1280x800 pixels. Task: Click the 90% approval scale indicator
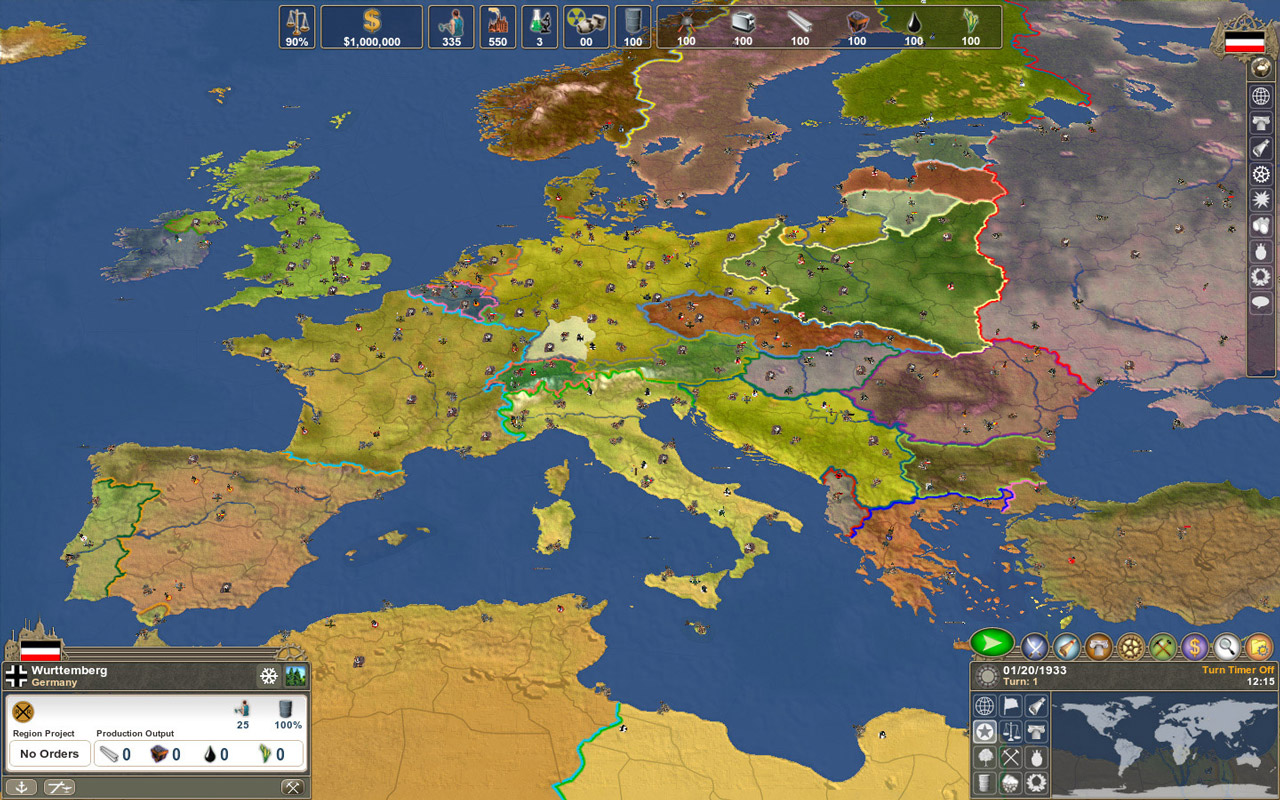295,27
